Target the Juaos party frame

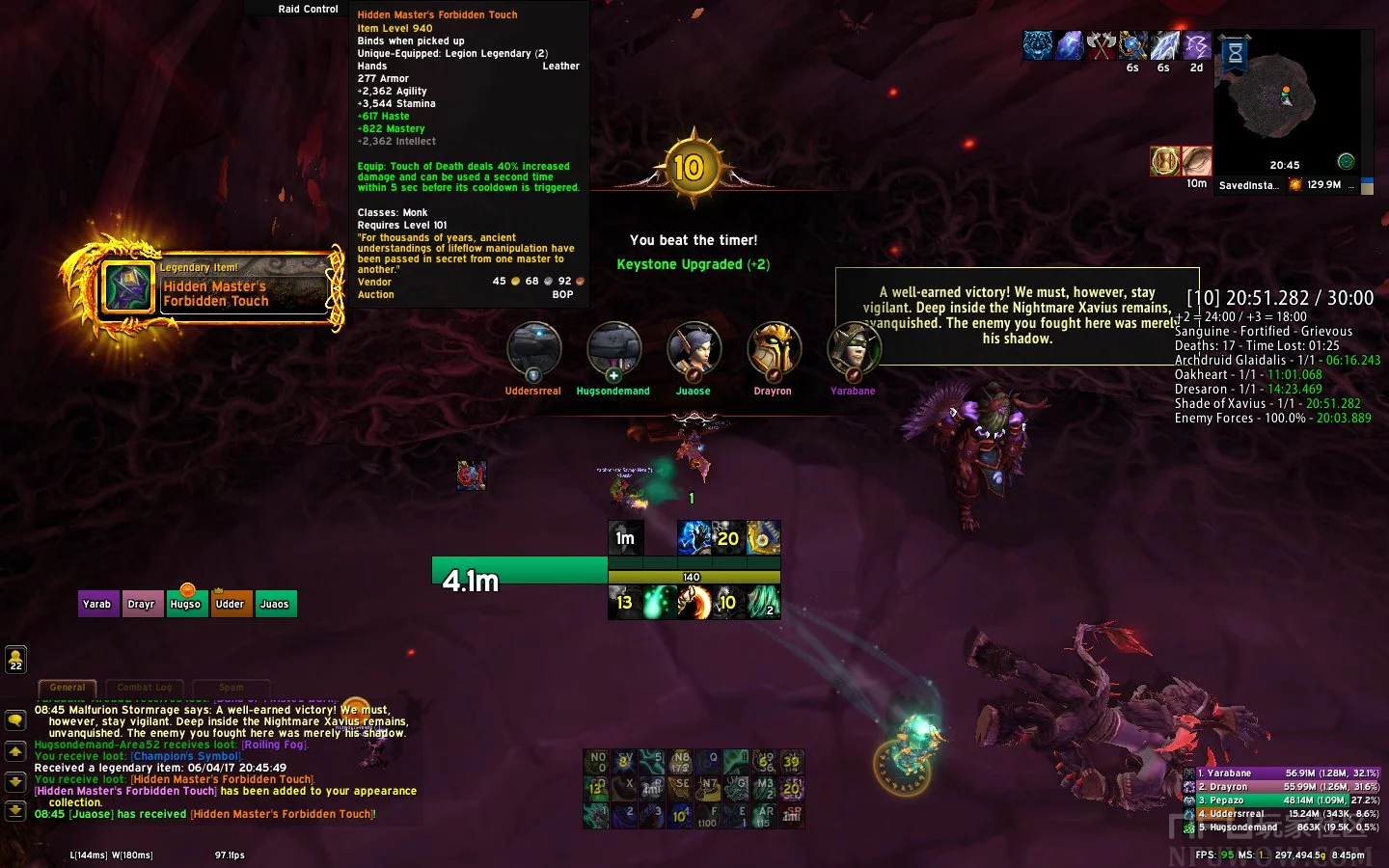[274, 604]
